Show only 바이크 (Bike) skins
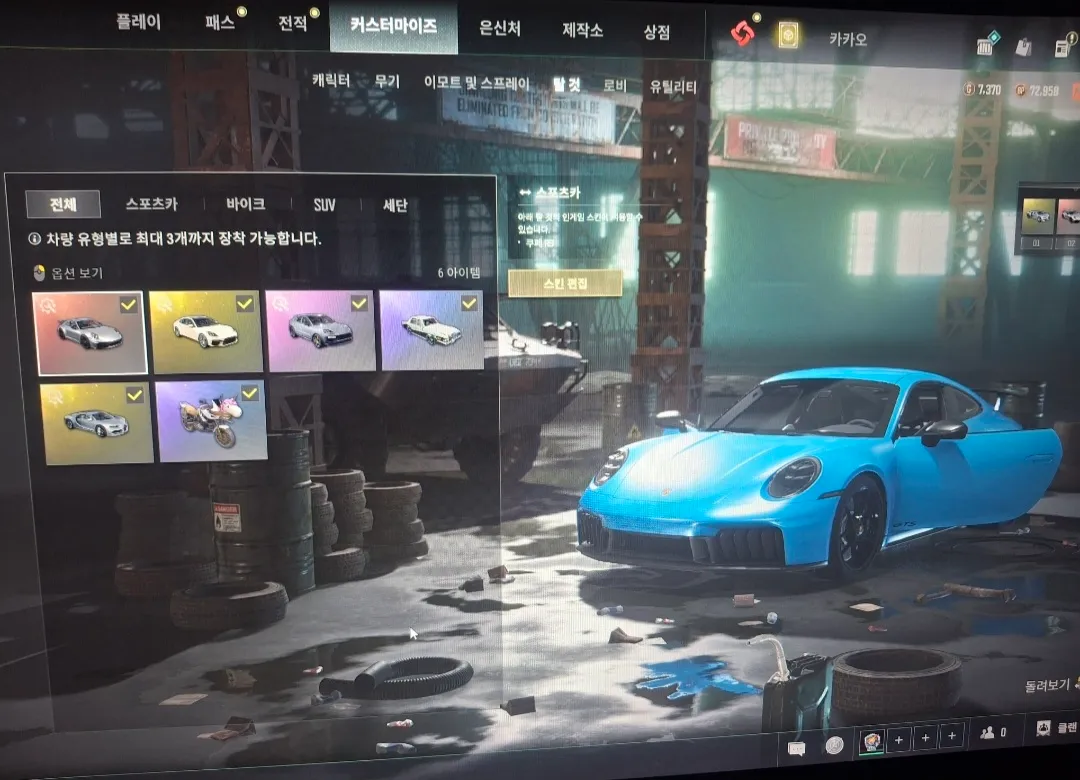Viewport: 1080px width, 780px height. coord(245,204)
